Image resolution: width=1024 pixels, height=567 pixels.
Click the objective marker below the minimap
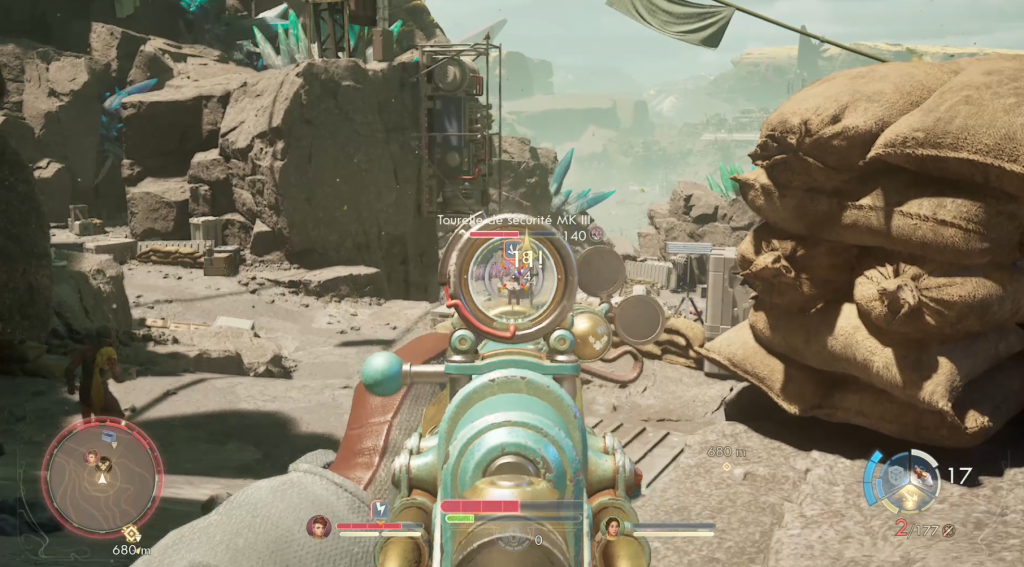pos(129,534)
